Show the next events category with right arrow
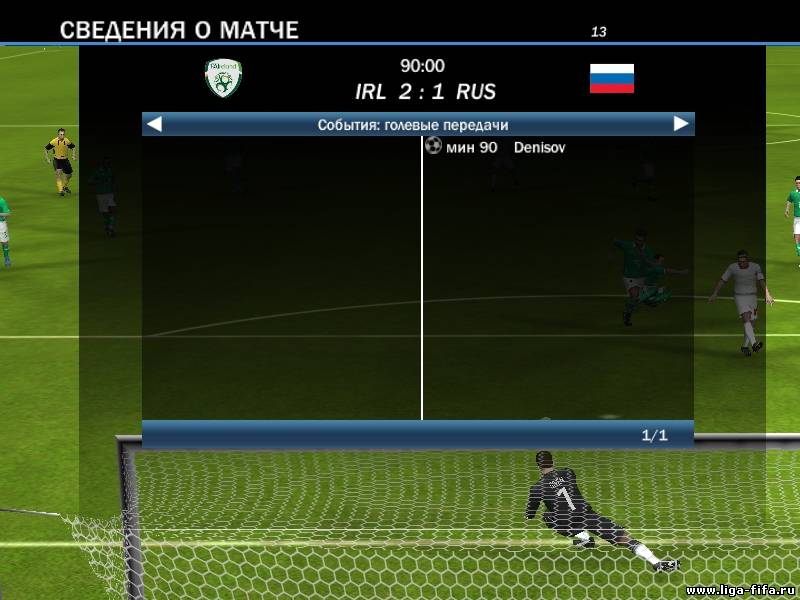The image size is (800, 600). pyautogui.click(x=681, y=124)
